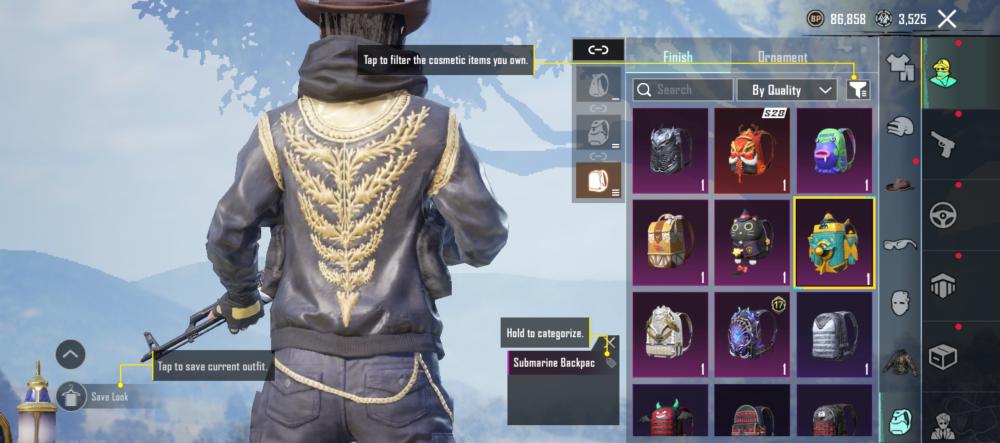Toggle the owned items filter

tap(857, 90)
